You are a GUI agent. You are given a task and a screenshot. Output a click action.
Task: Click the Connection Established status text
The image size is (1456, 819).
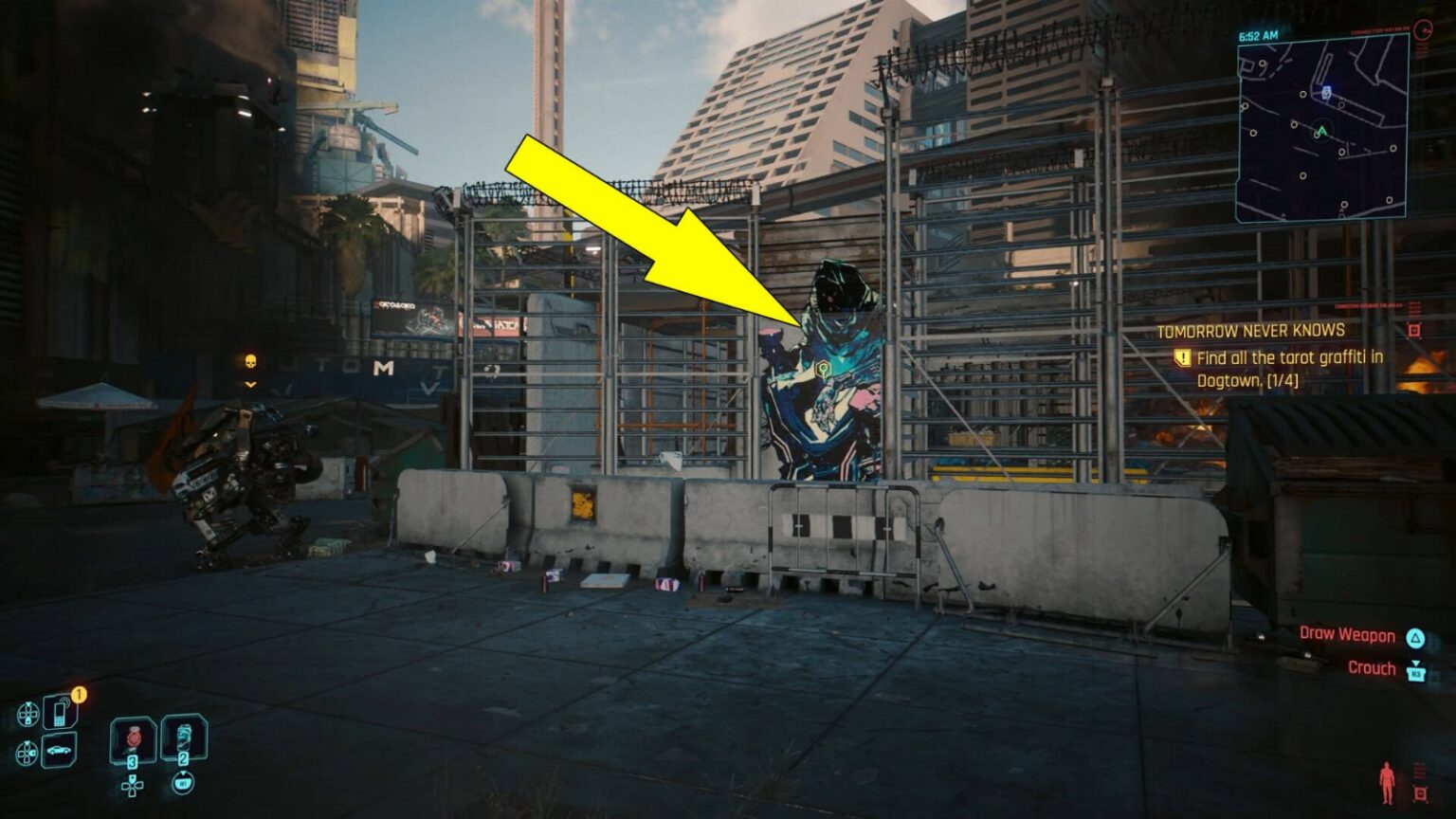[x=1378, y=29]
